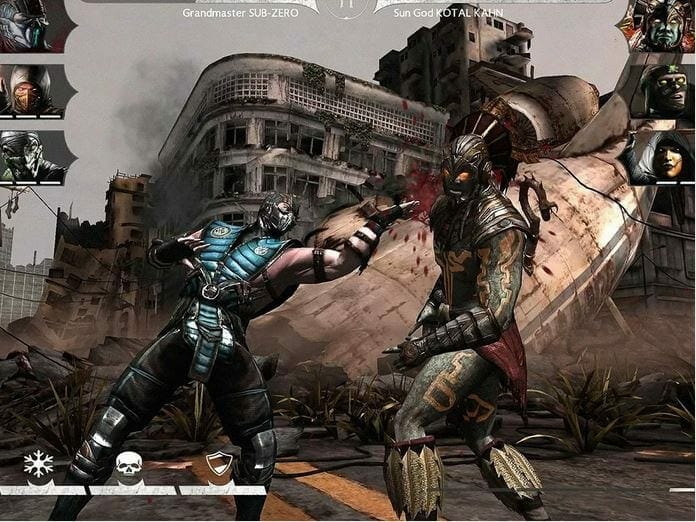
Task: Trigger the skull special attack
Action: (128, 465)
